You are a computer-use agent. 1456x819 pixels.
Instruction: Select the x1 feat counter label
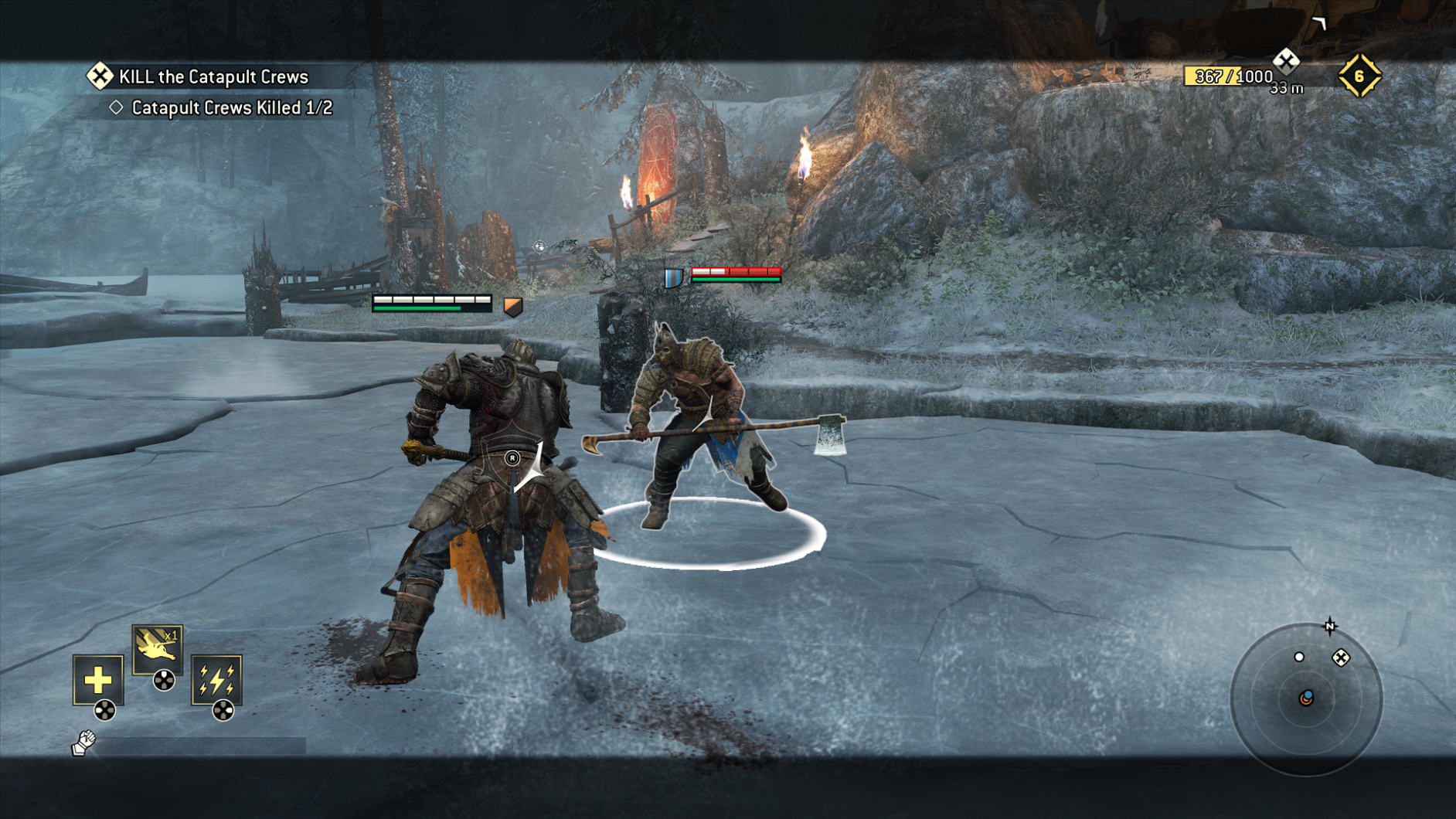171,635
